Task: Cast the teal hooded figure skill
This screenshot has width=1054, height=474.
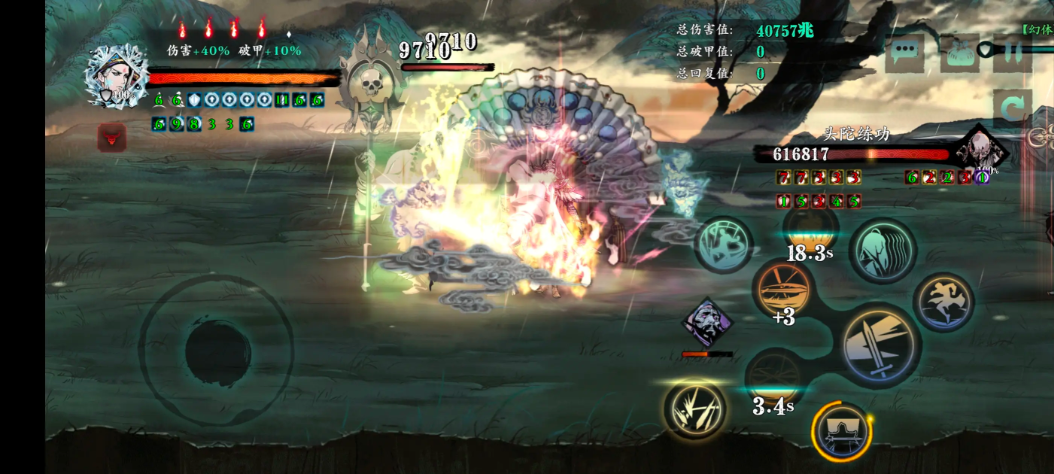Action: coord(883,249)
